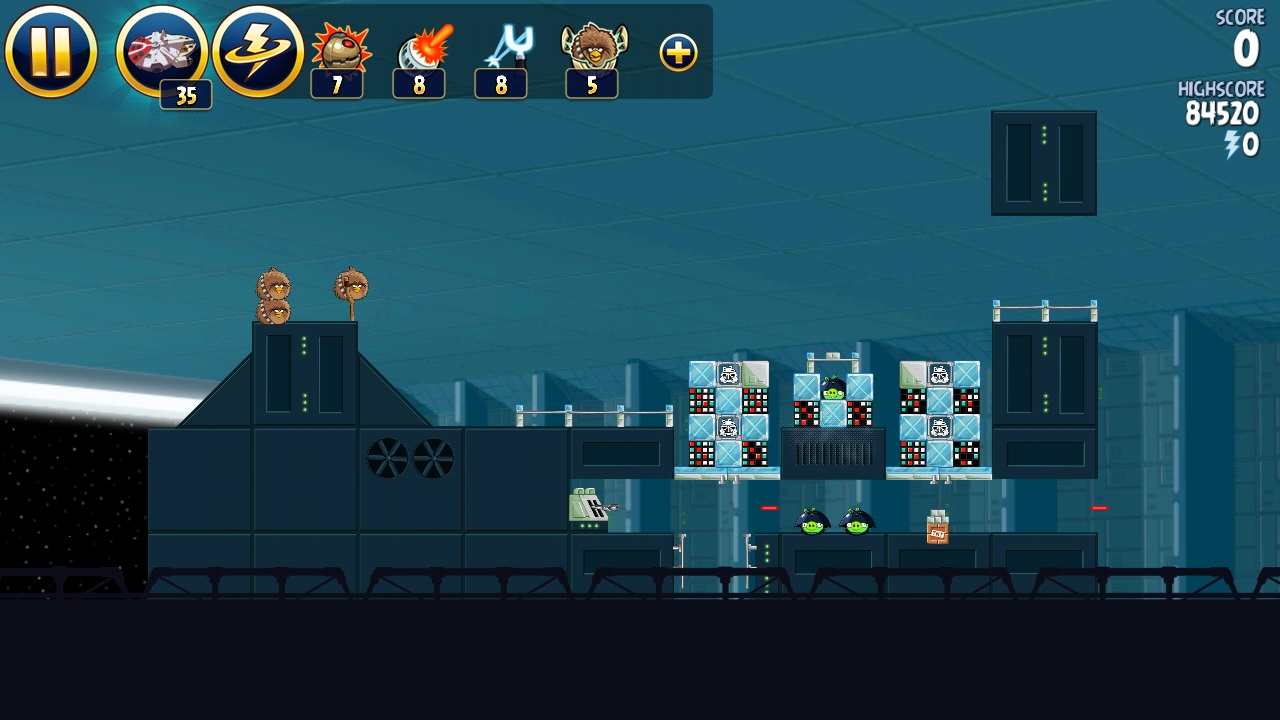Use the Wookiee bird swap power-up
This screenshot has width=1280, height=720.
pyautogui.click(x=593, y=52)
